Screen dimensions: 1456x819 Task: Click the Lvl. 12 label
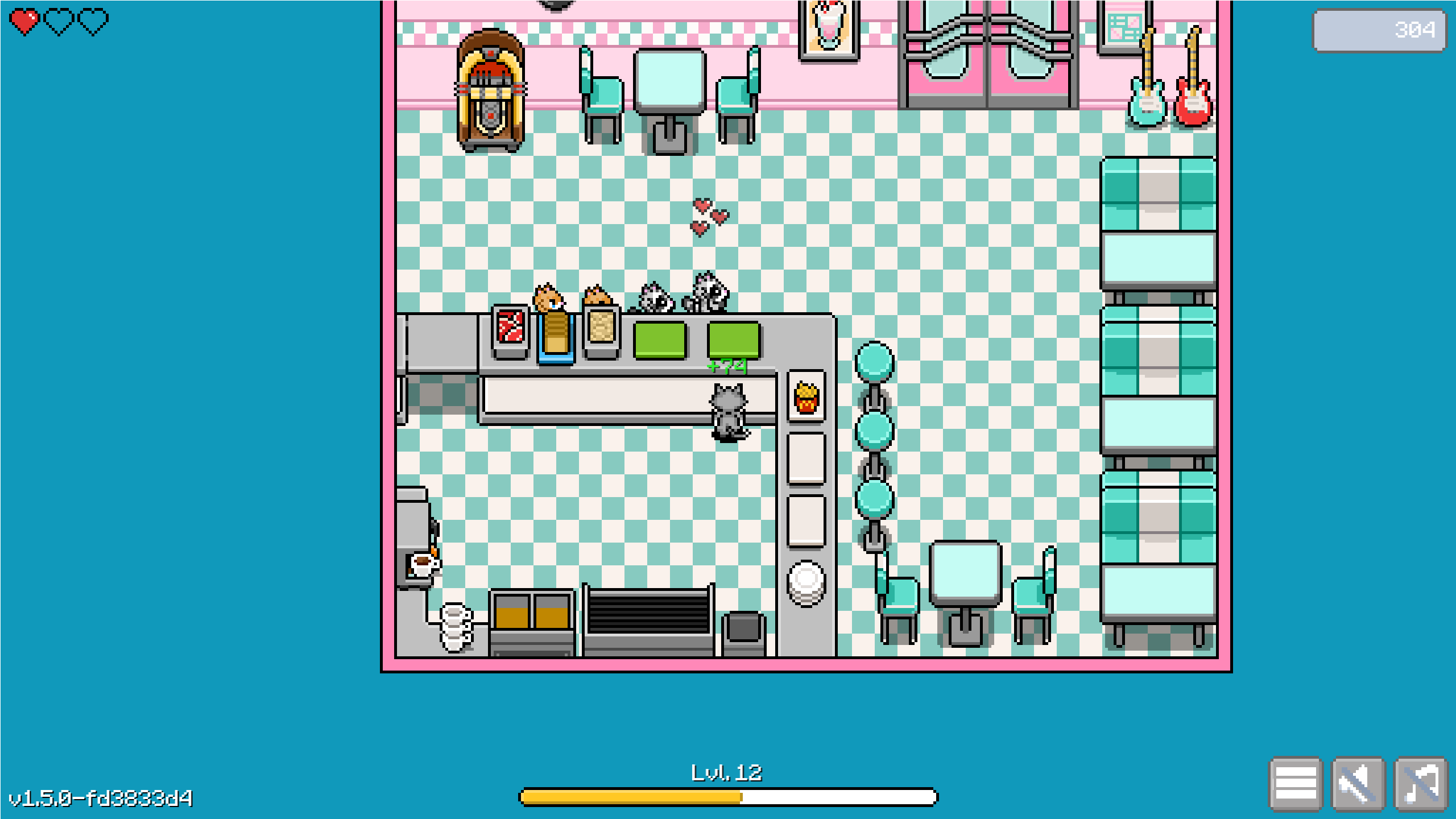coord(726,771)
